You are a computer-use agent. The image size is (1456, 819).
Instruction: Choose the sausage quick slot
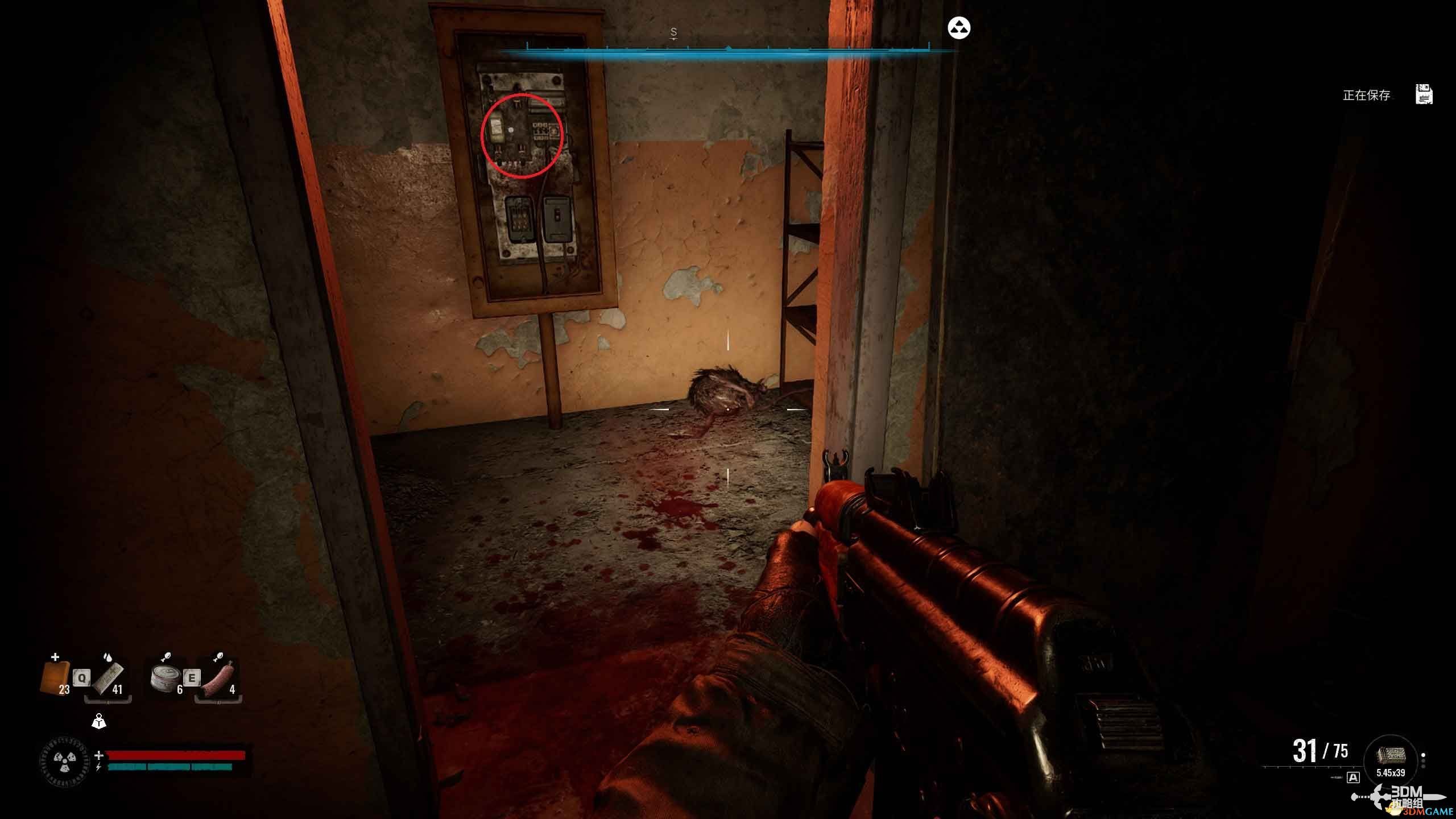tap(218, 678)
